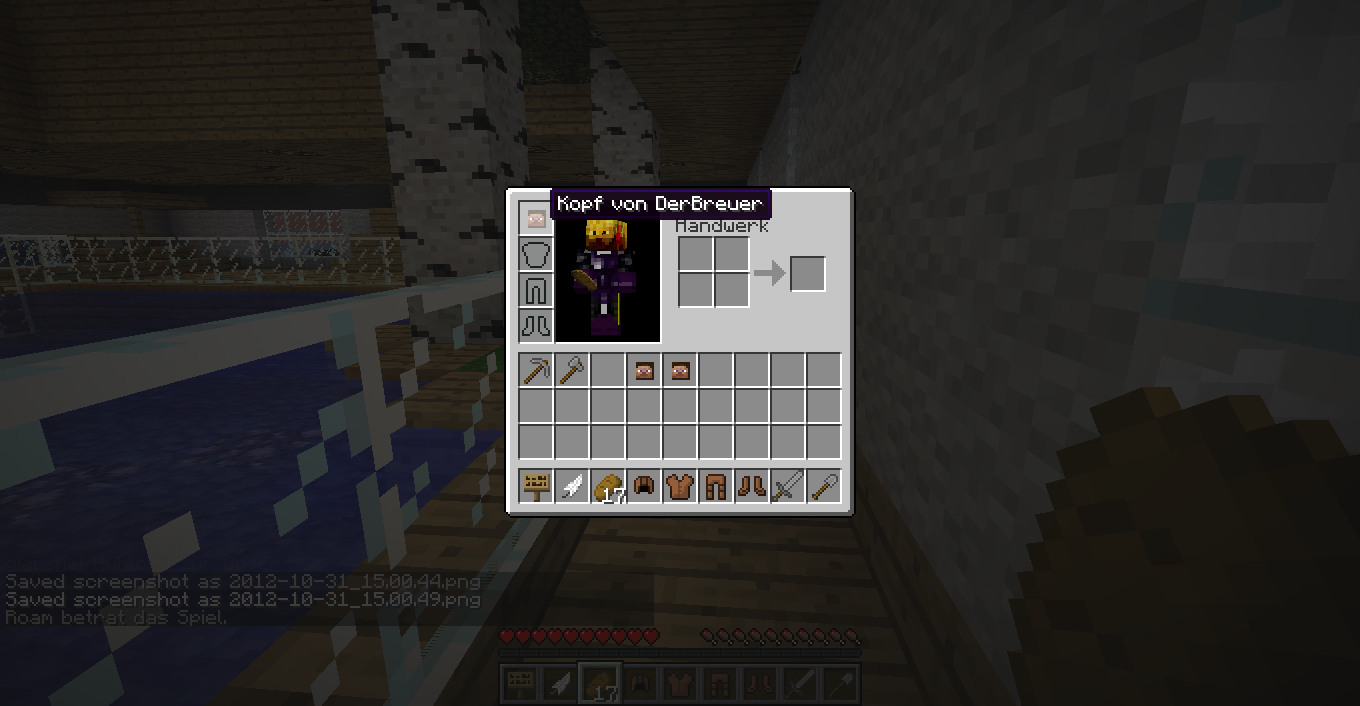This screenshot has height=706, width=1360.
Task: Click the equipped head in the helmet slot
Action: [536, 219]
